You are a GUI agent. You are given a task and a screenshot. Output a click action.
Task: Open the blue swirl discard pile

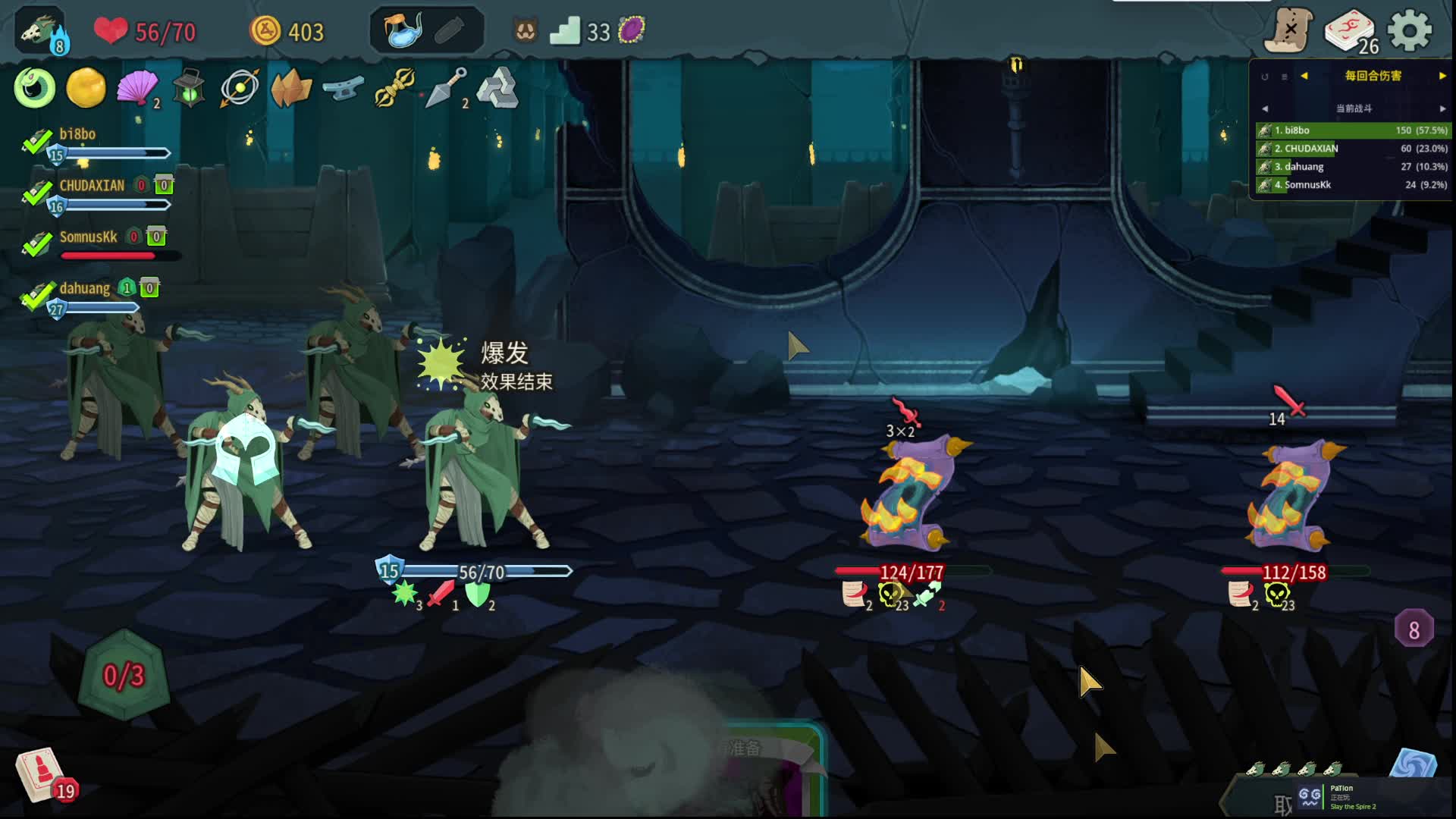point(1413,764)
